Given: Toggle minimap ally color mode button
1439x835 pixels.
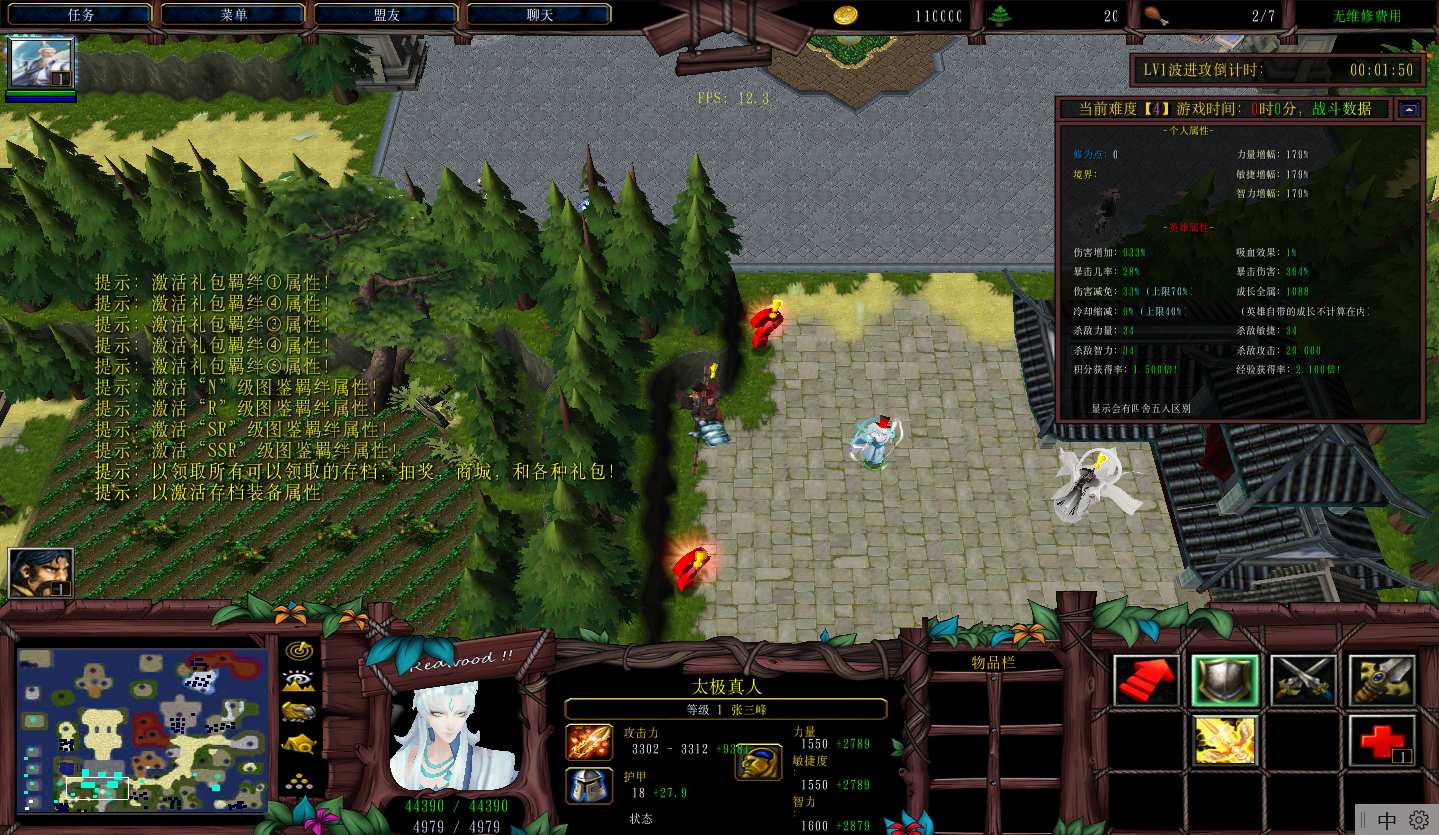Looking at the screenshot, I should point(298,712).
